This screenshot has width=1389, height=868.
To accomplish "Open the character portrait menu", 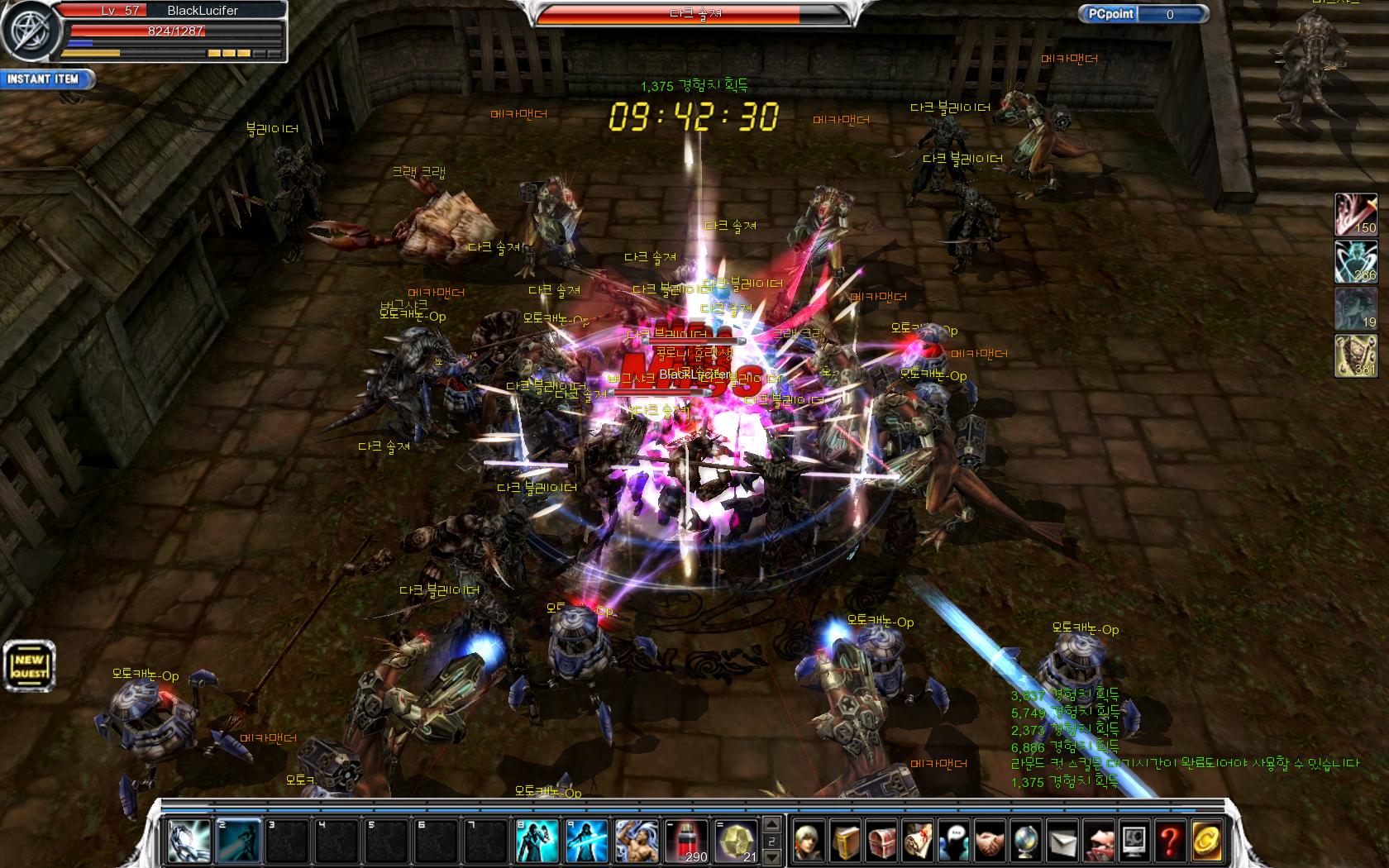I will (x=810, y=842).
